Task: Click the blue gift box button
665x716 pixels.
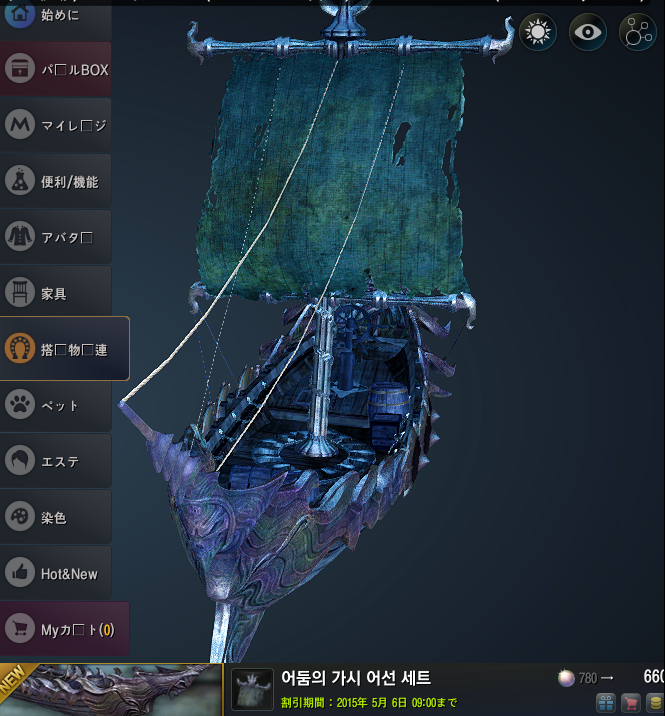Action: pyautogui.click(x=605, y=703)
